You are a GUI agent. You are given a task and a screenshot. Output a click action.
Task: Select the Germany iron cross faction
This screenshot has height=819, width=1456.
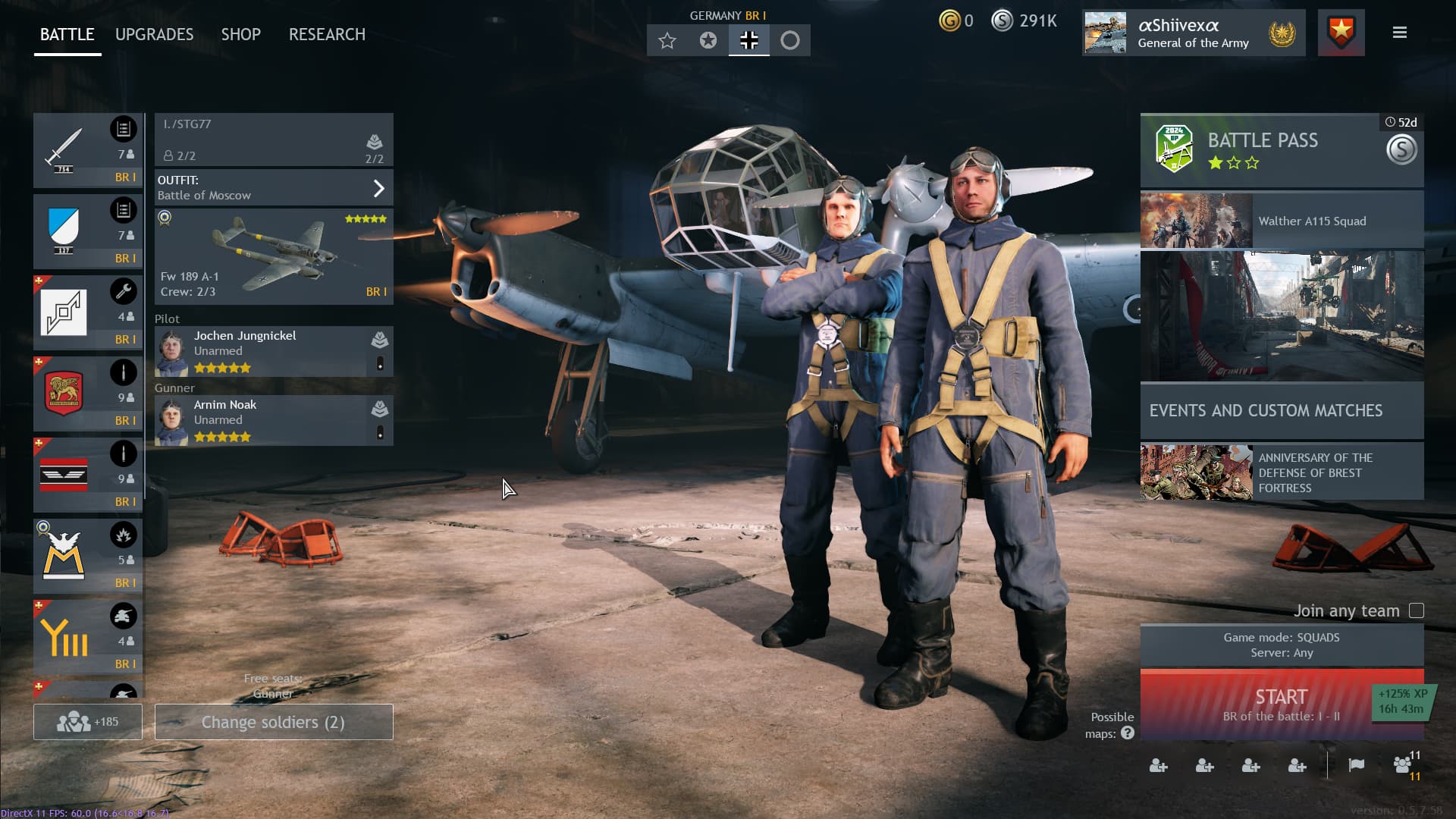tap(748, 41)
